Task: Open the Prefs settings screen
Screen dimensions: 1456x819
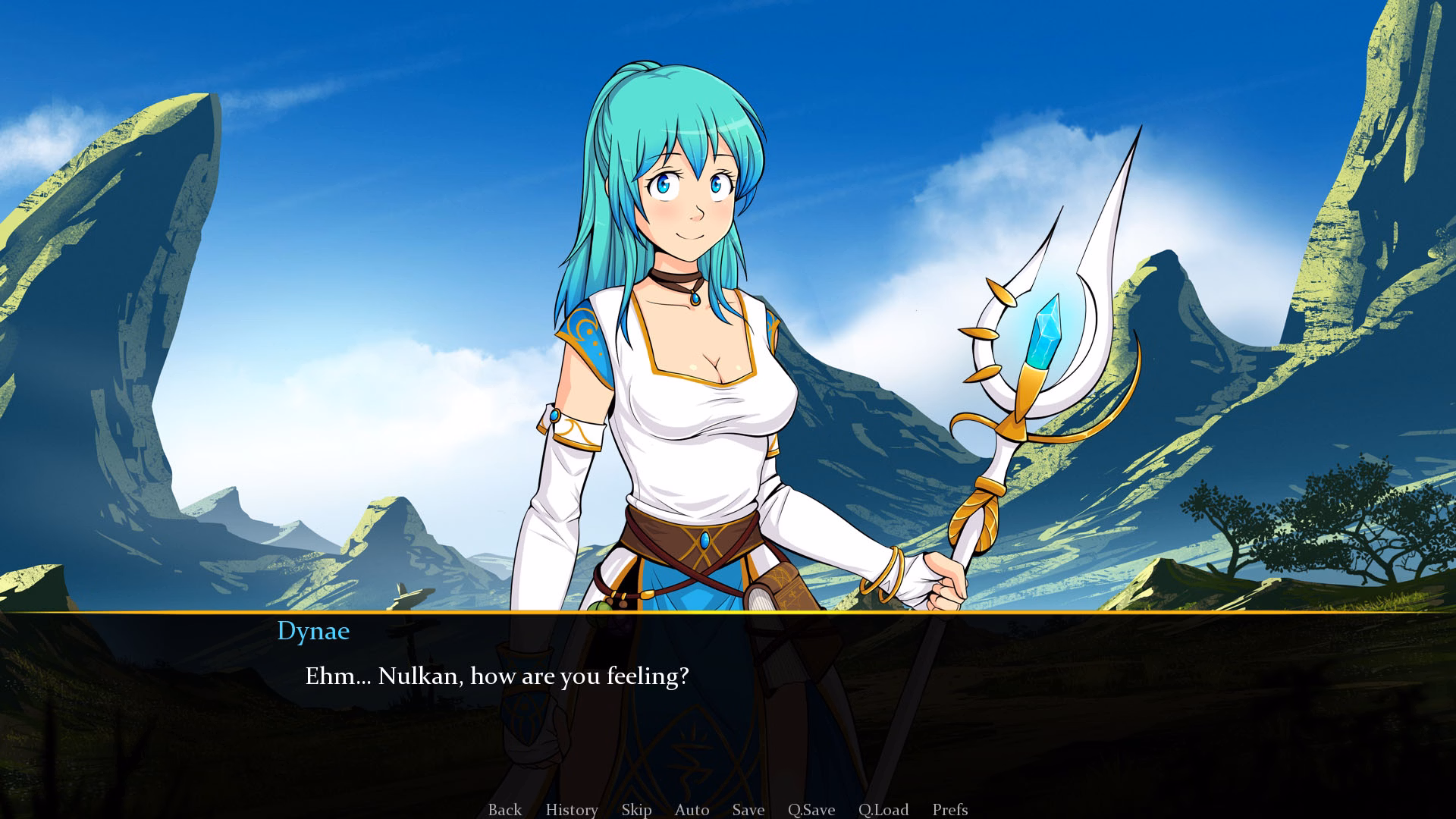Action: pyautogui.click(x=951, y=810)
